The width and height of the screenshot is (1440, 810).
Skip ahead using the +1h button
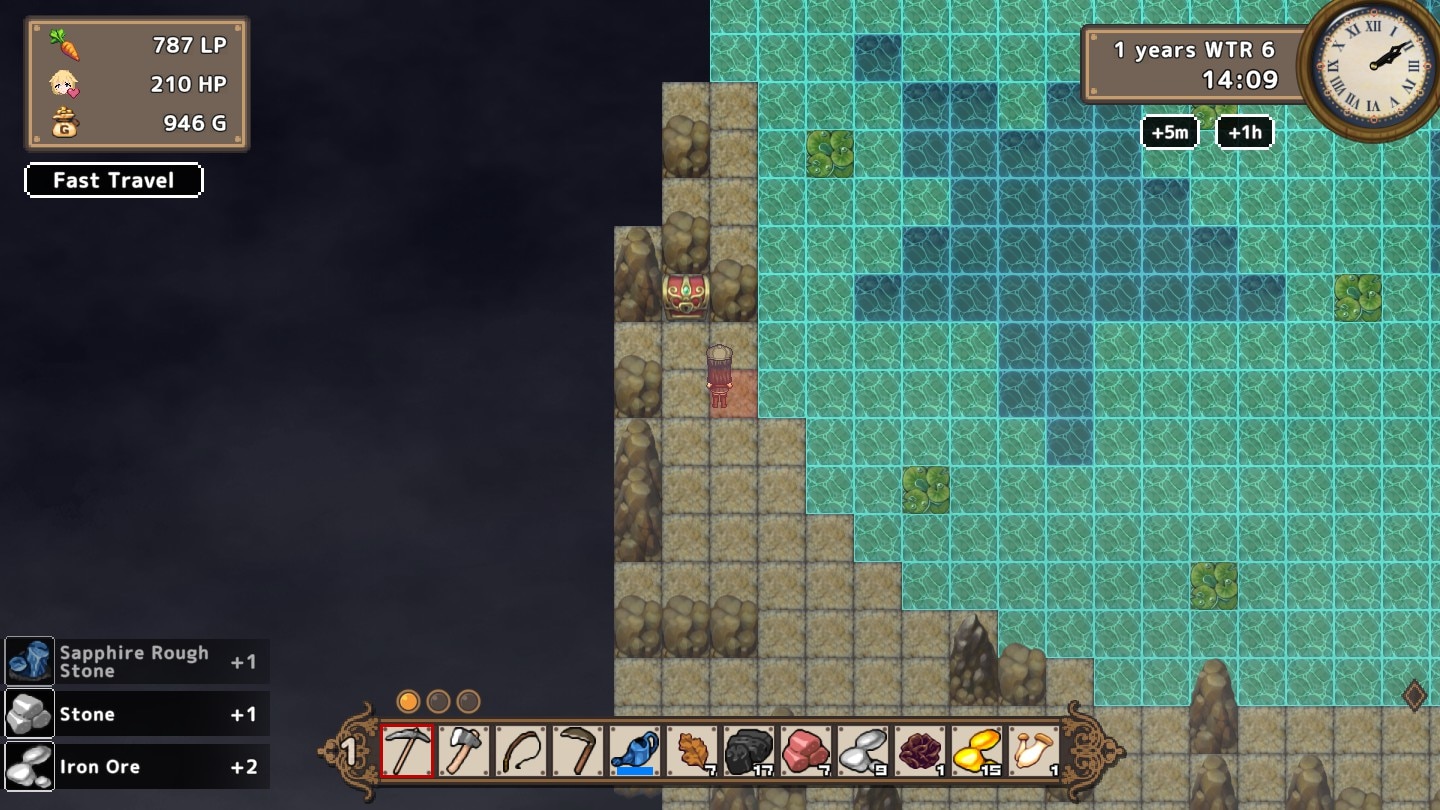(x=1244, y=132)
